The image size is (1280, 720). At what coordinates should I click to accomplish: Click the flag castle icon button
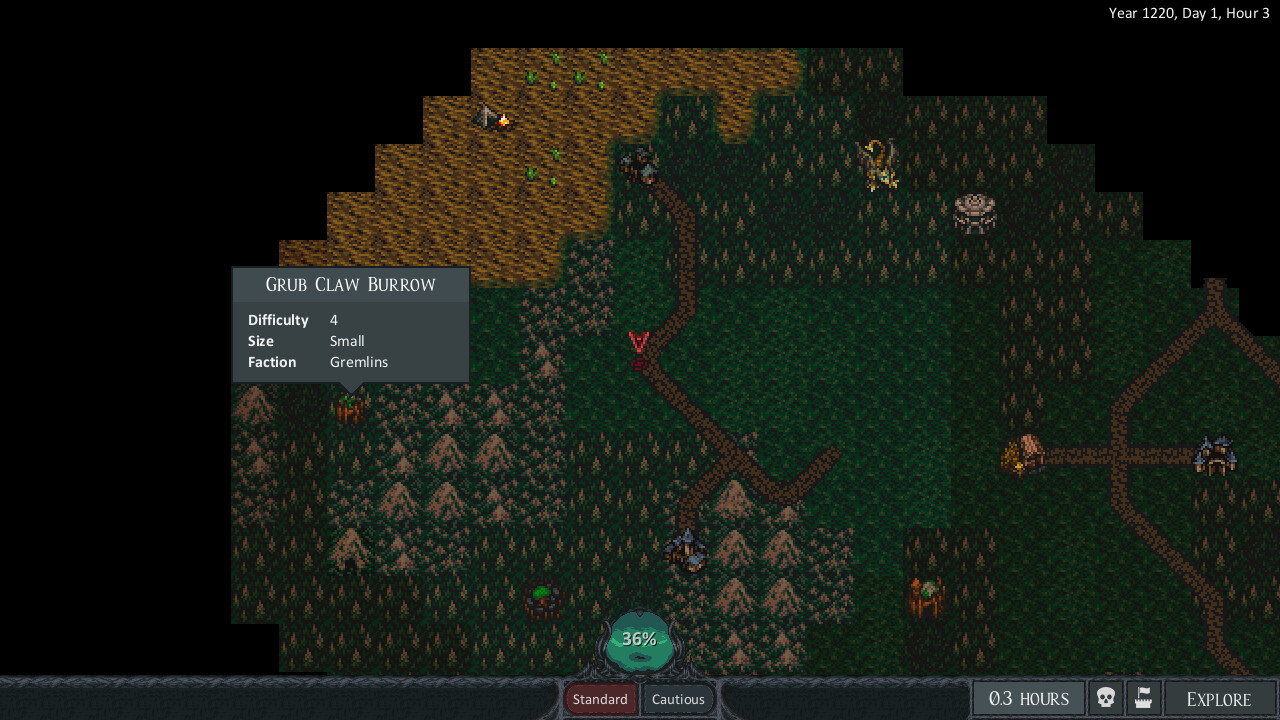[1144, 698]
